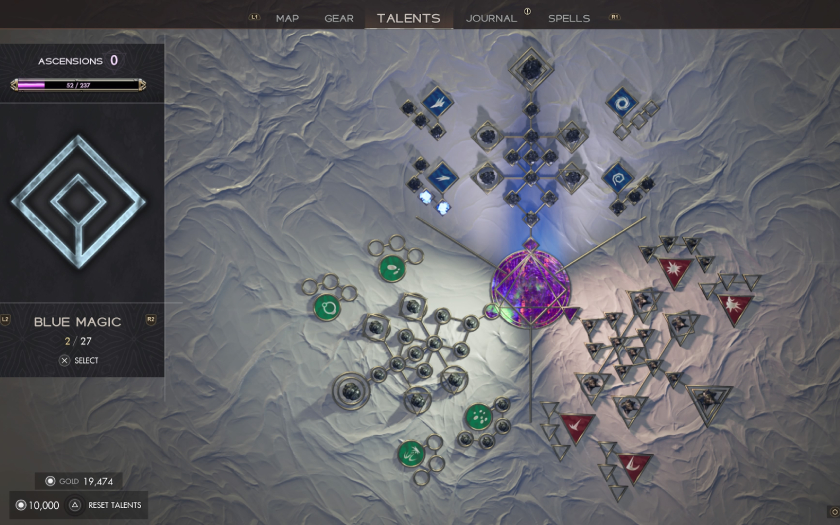Show the Spells tab
Viewport: 840px width, 525px height.
click(569, 18)
